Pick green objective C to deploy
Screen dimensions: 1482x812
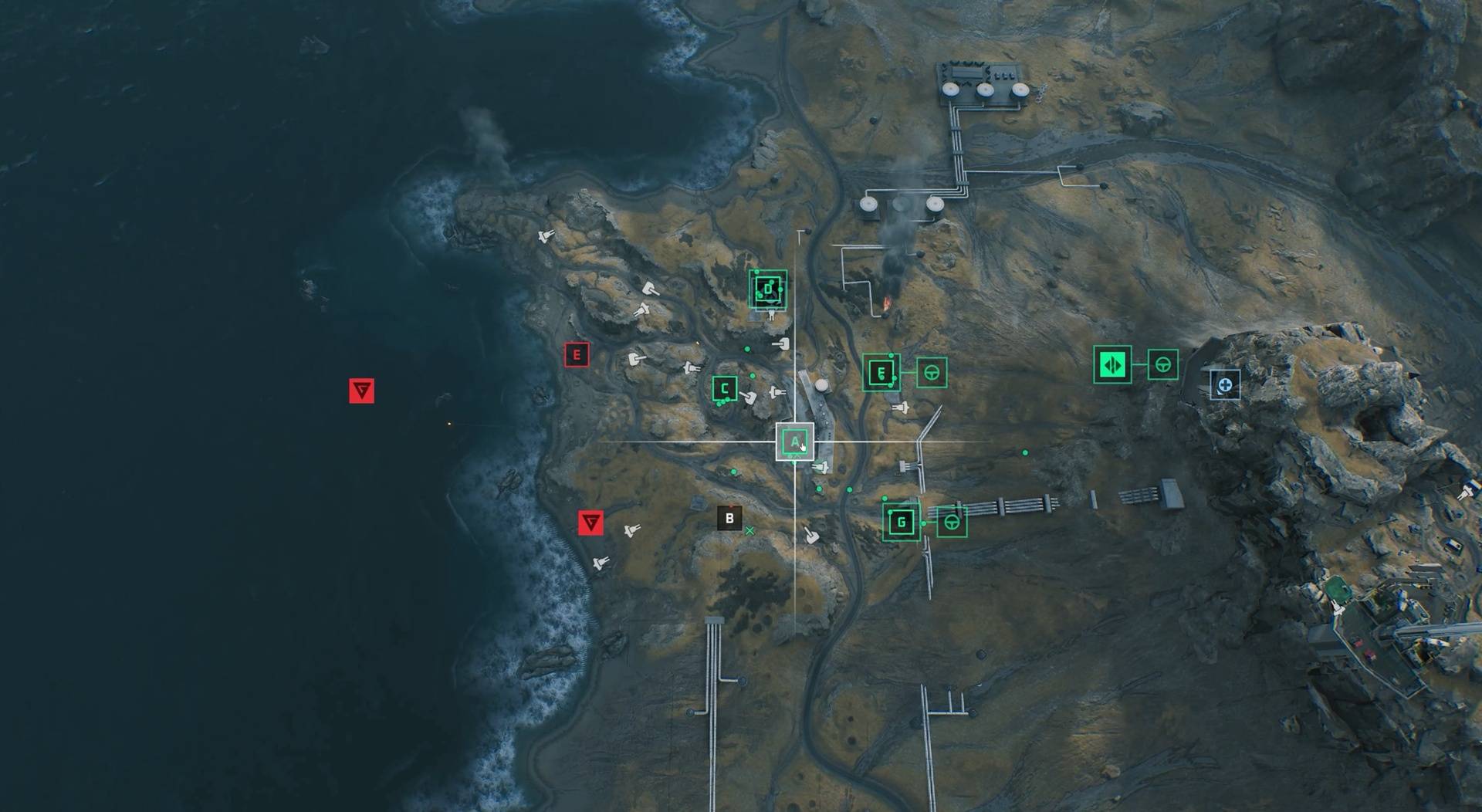[x=725, y=388]
